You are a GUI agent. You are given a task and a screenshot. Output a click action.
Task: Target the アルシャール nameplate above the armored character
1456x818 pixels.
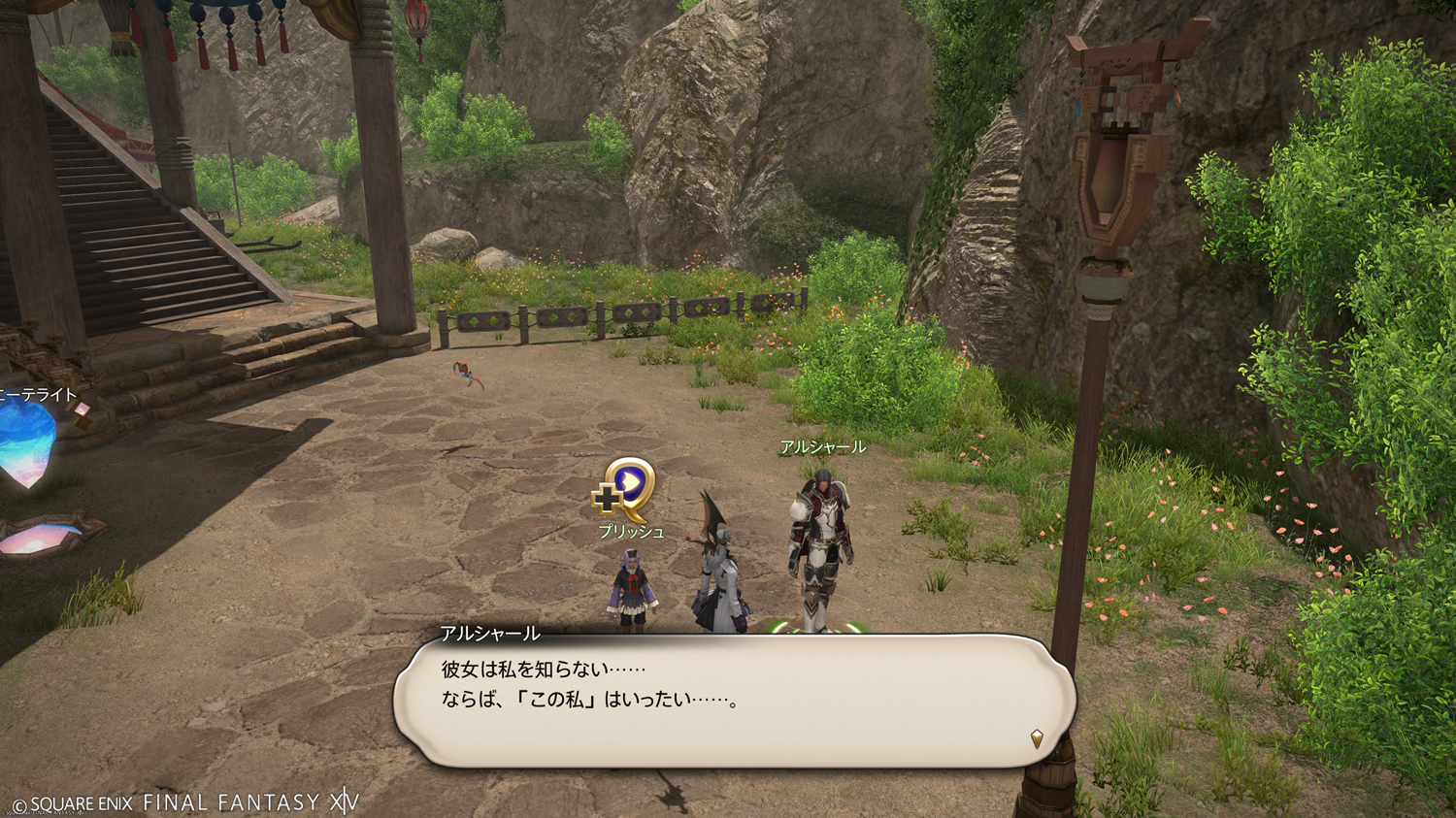[822, 447]
